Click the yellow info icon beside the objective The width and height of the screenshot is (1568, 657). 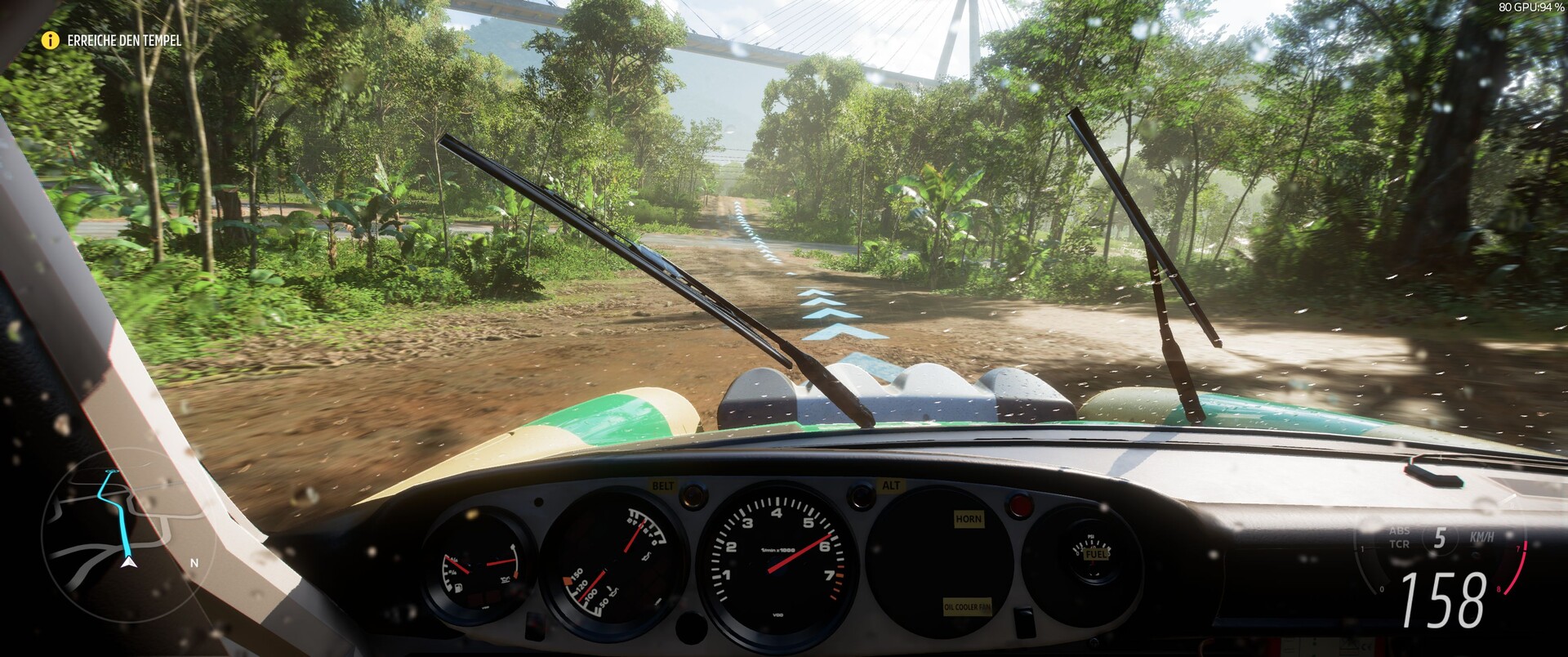click(x=51, y=40)
